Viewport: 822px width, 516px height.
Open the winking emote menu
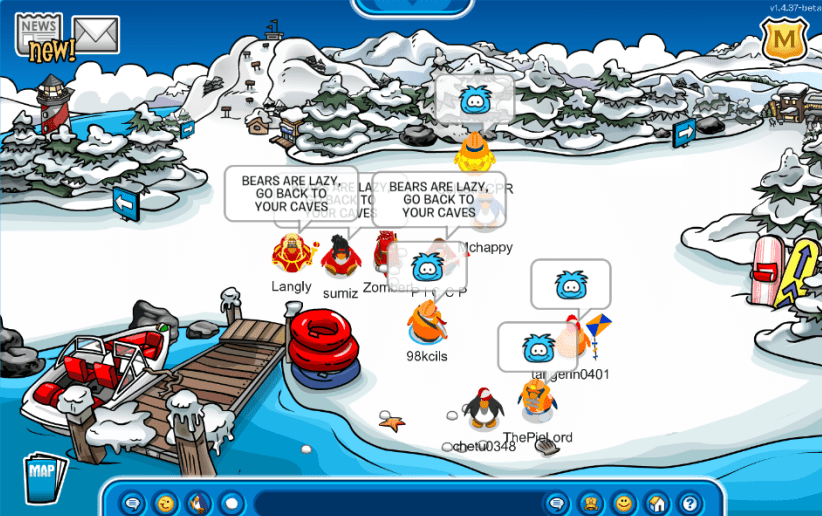click(166, 502)
